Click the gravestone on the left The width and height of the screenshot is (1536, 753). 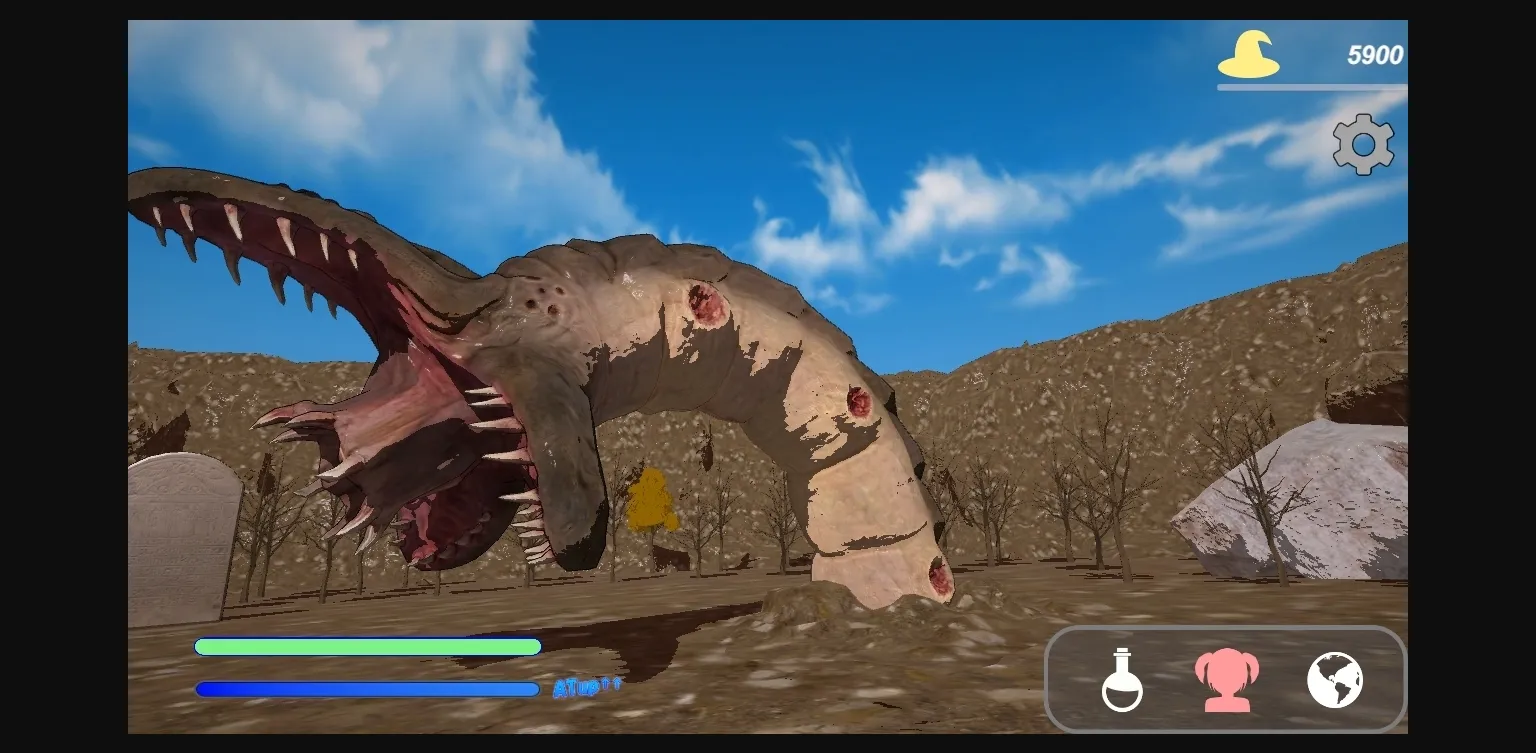click(180, 530)
